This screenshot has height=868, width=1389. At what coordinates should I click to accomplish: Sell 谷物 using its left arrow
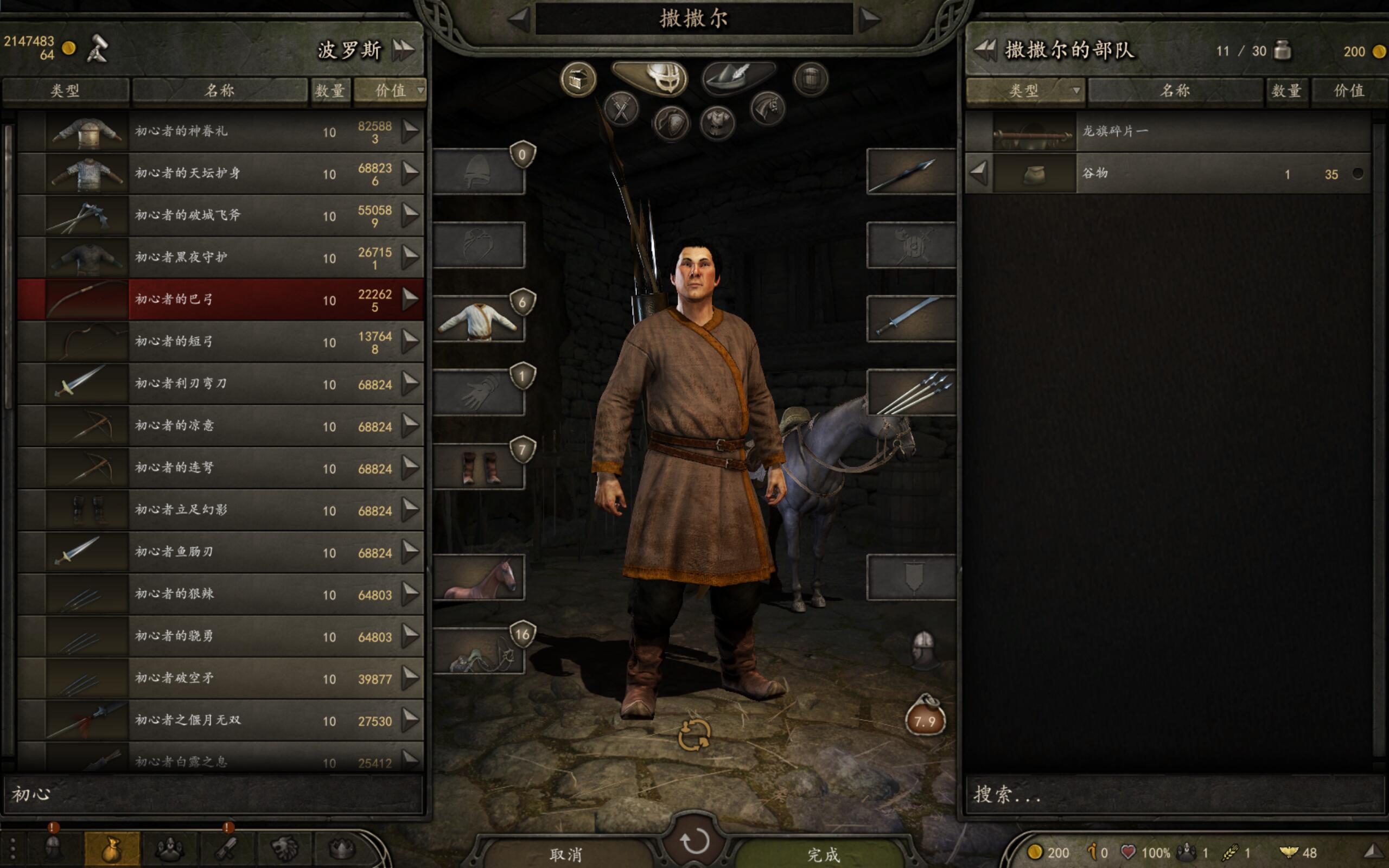tap(979, 173)
